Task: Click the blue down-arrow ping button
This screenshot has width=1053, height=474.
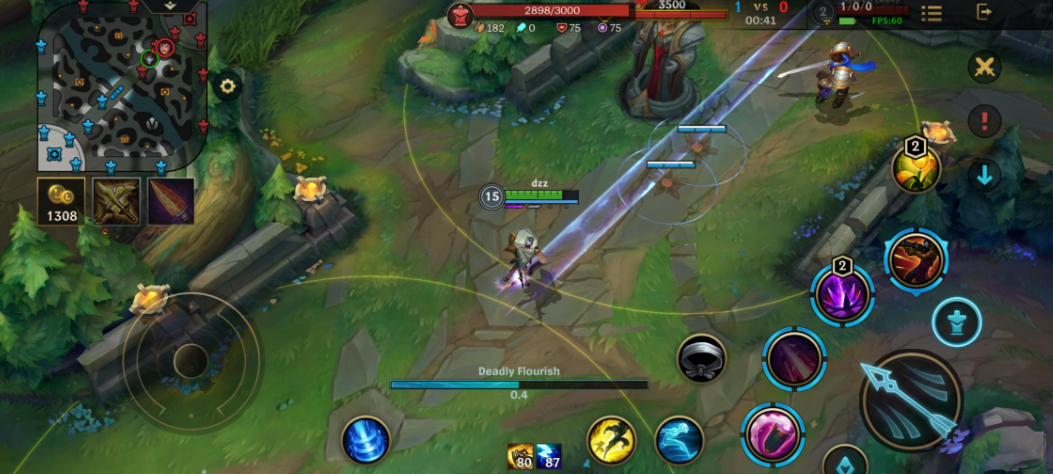Action: [985, 176]
